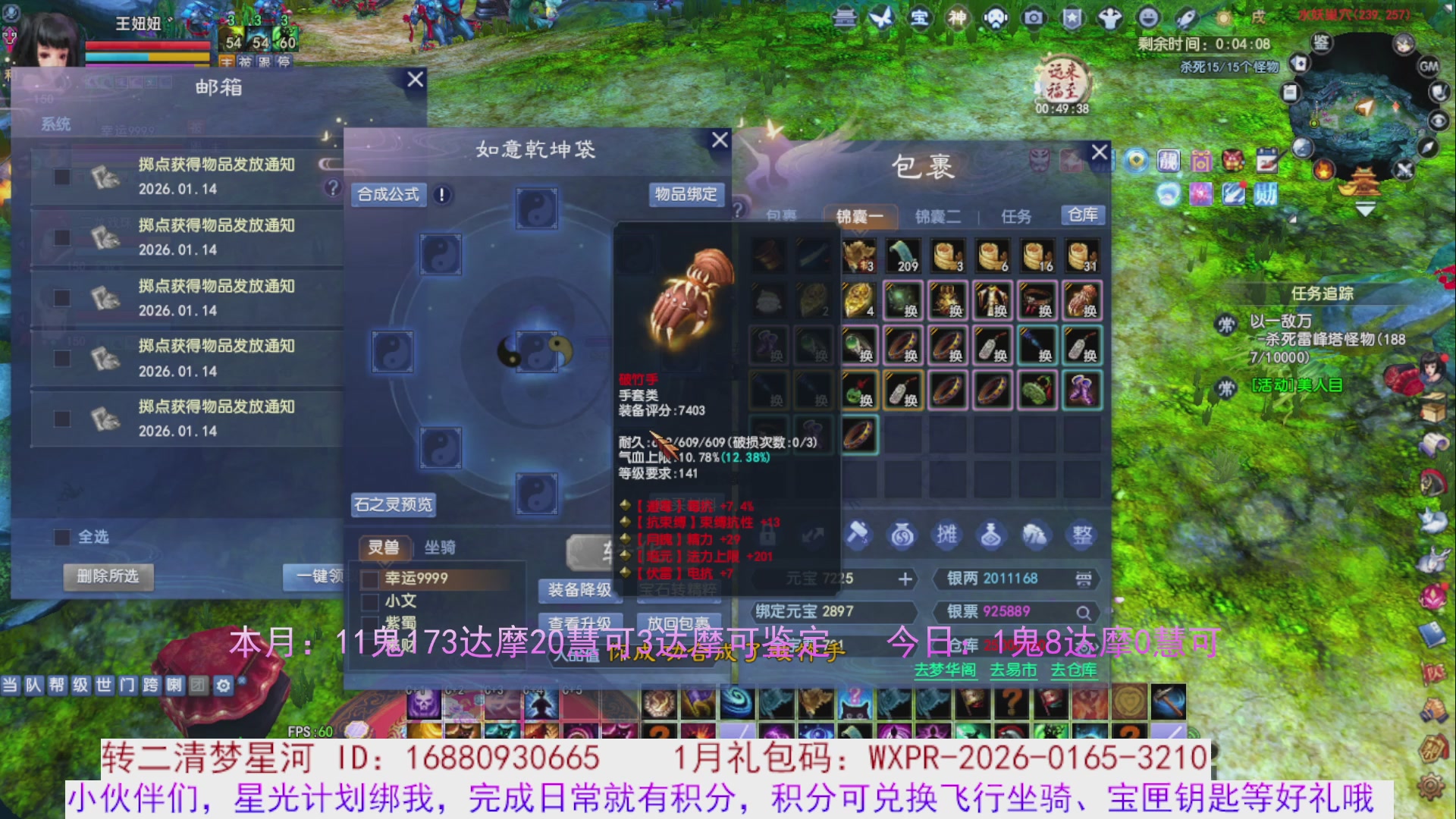Viewport: 1456px width, 819px height.
Task: Open the camera screenshot icon in top bar
Action: pos(1035,18)
